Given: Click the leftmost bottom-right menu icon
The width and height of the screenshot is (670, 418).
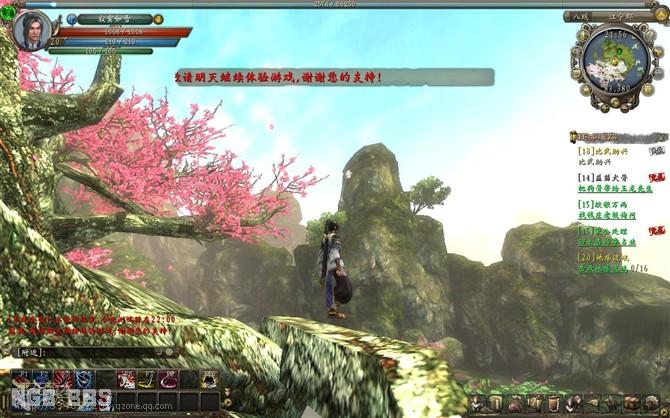Looking at the screenshot, I should (x=477, y=403).
